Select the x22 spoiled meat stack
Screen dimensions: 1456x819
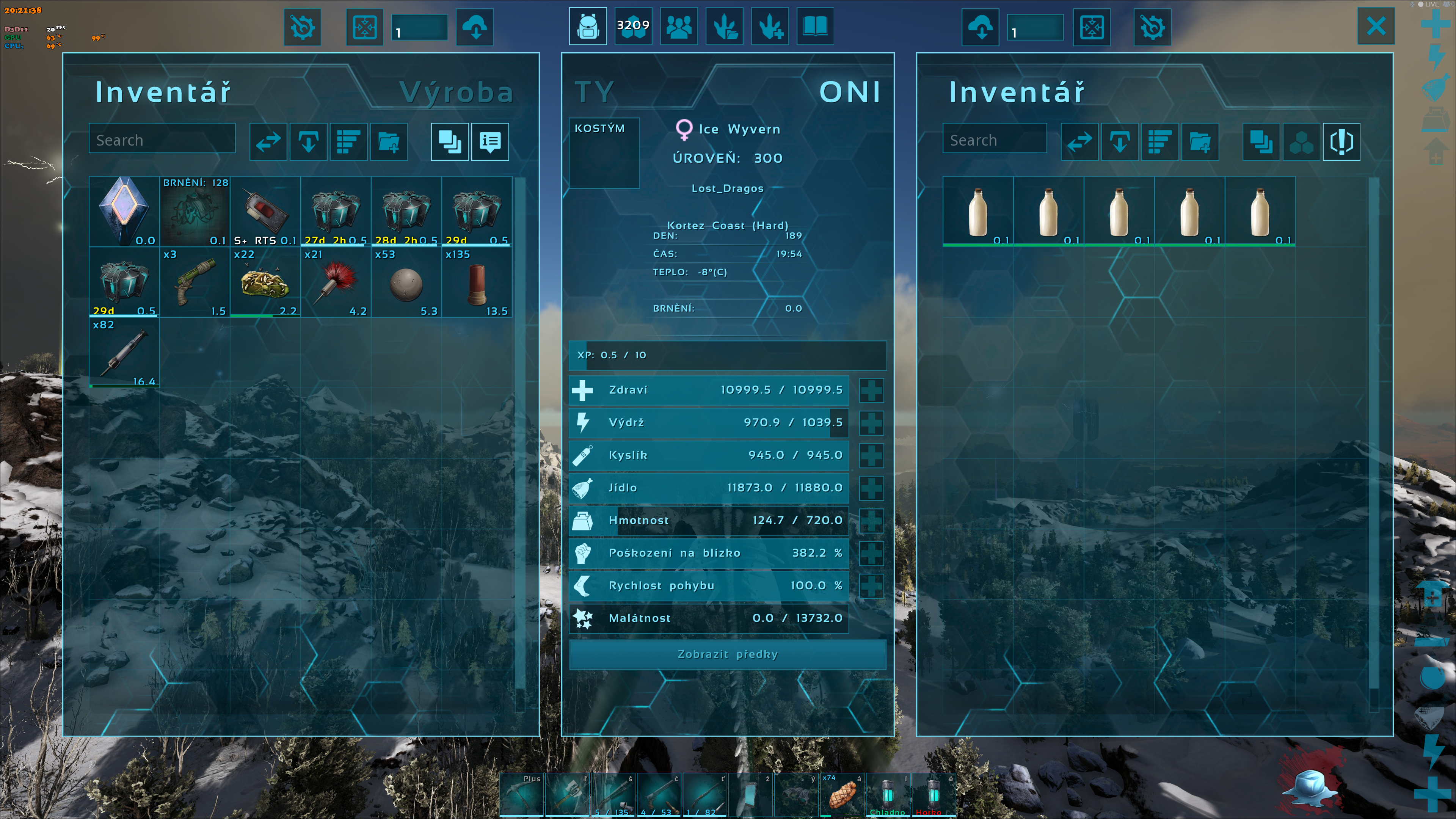(x=265, y=282)
